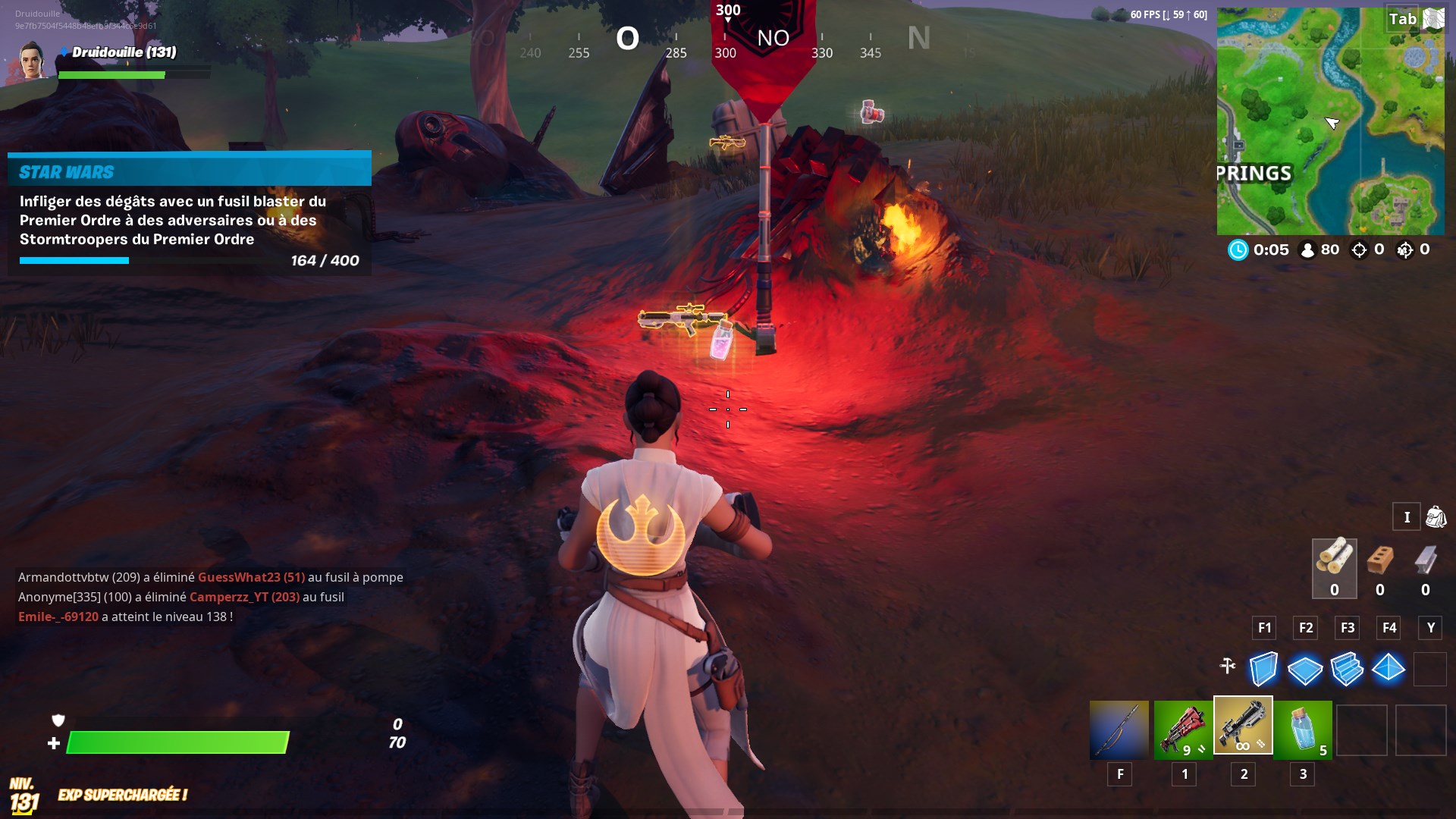Select the slurp juice in slot 3
Image resolution: width=1456 pixels, height=819 pixels.
tap(1302, 730)
